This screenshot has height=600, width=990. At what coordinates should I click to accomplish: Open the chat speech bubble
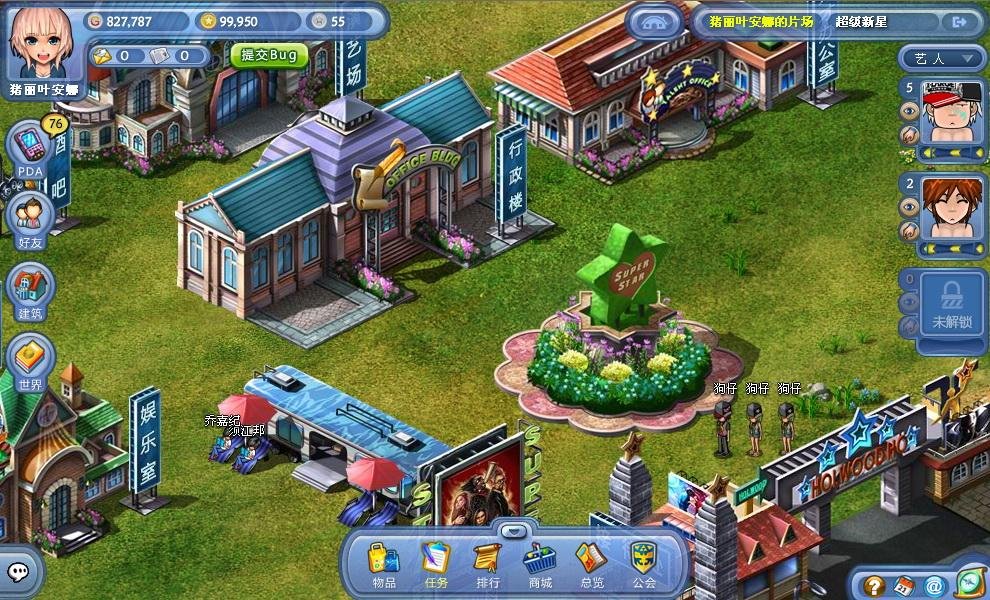21,572
